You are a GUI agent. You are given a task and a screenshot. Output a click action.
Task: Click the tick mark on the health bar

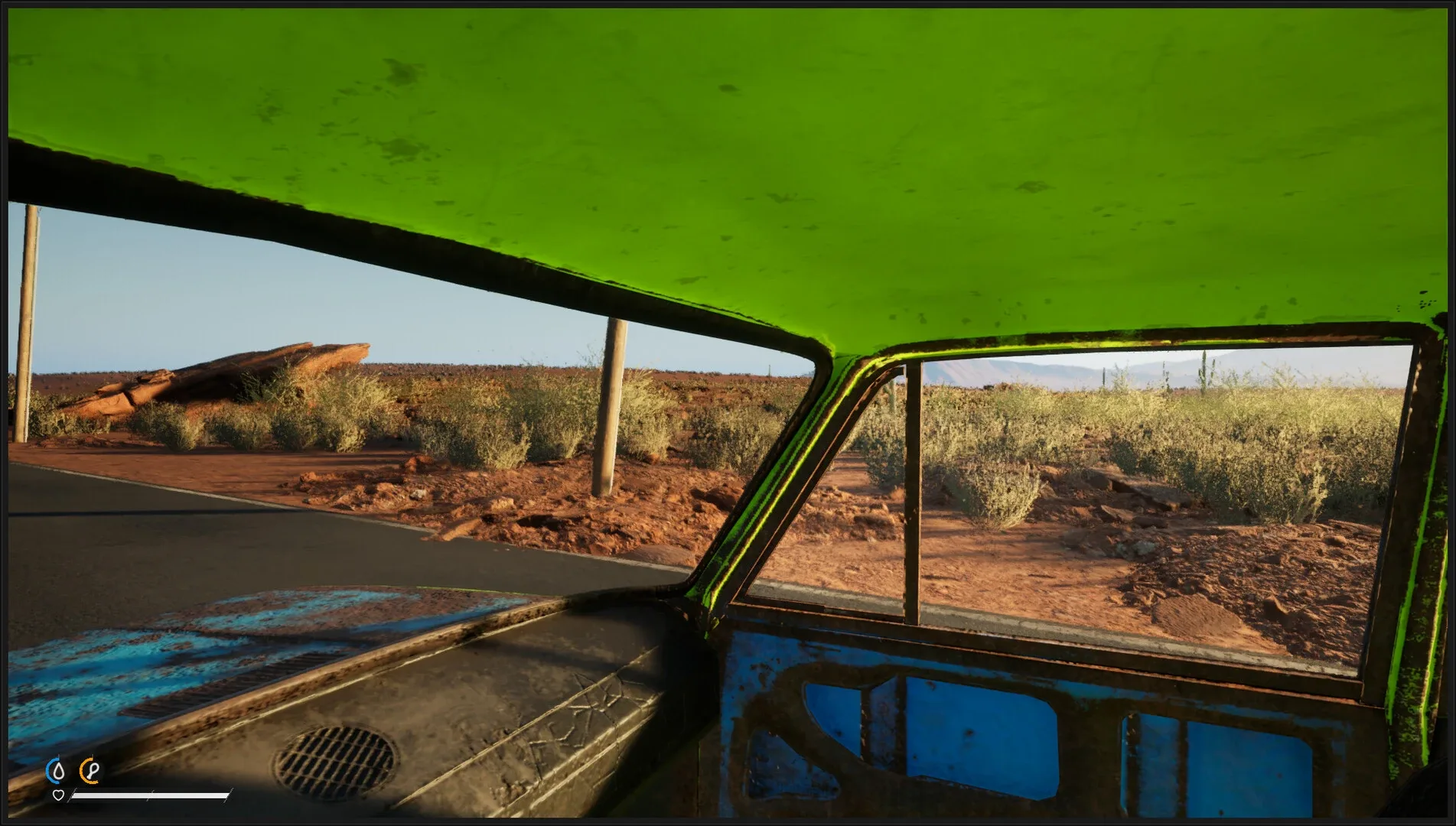pos(149,795)
